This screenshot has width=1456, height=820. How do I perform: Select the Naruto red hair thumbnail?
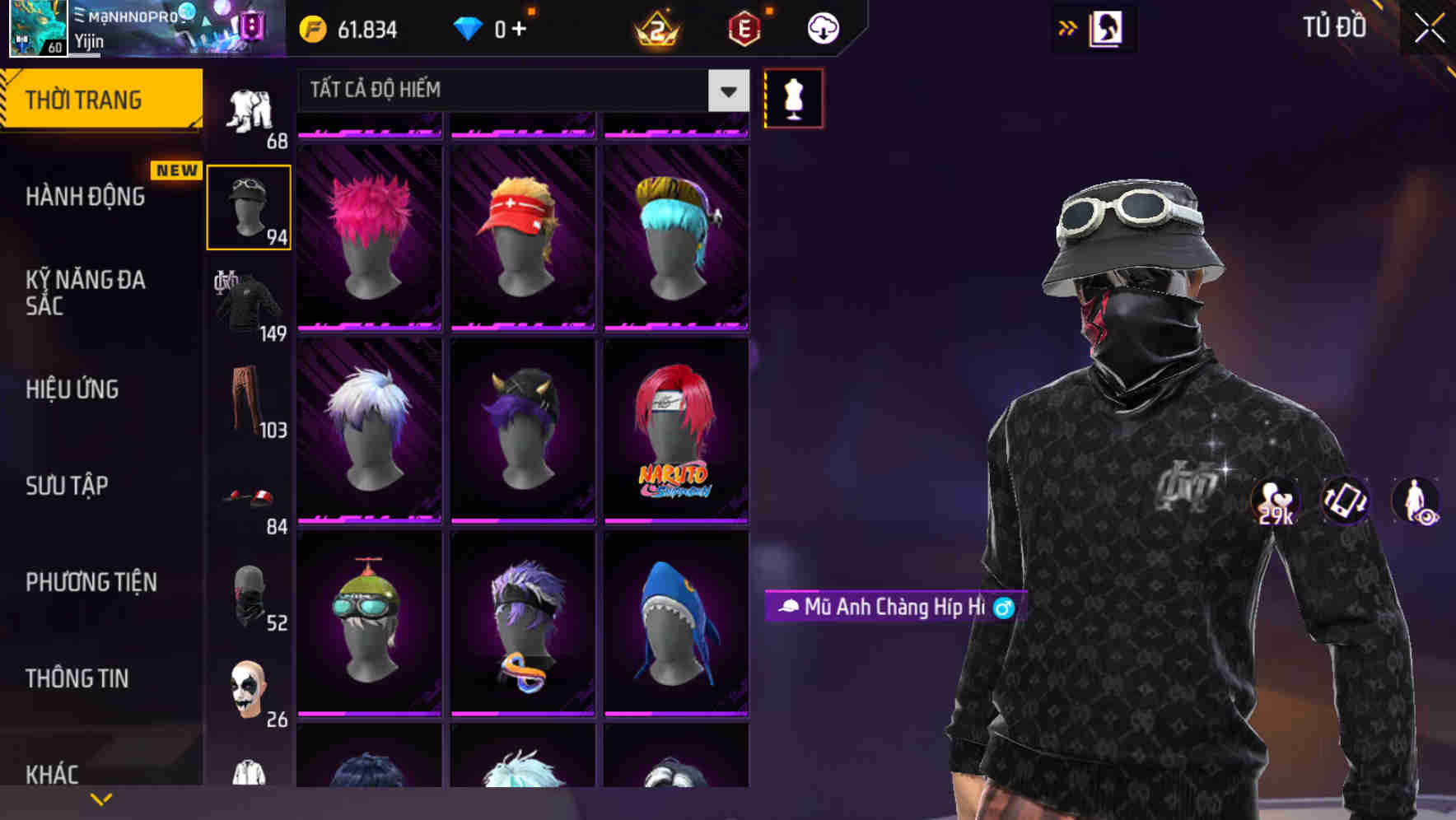pos(676,428)
